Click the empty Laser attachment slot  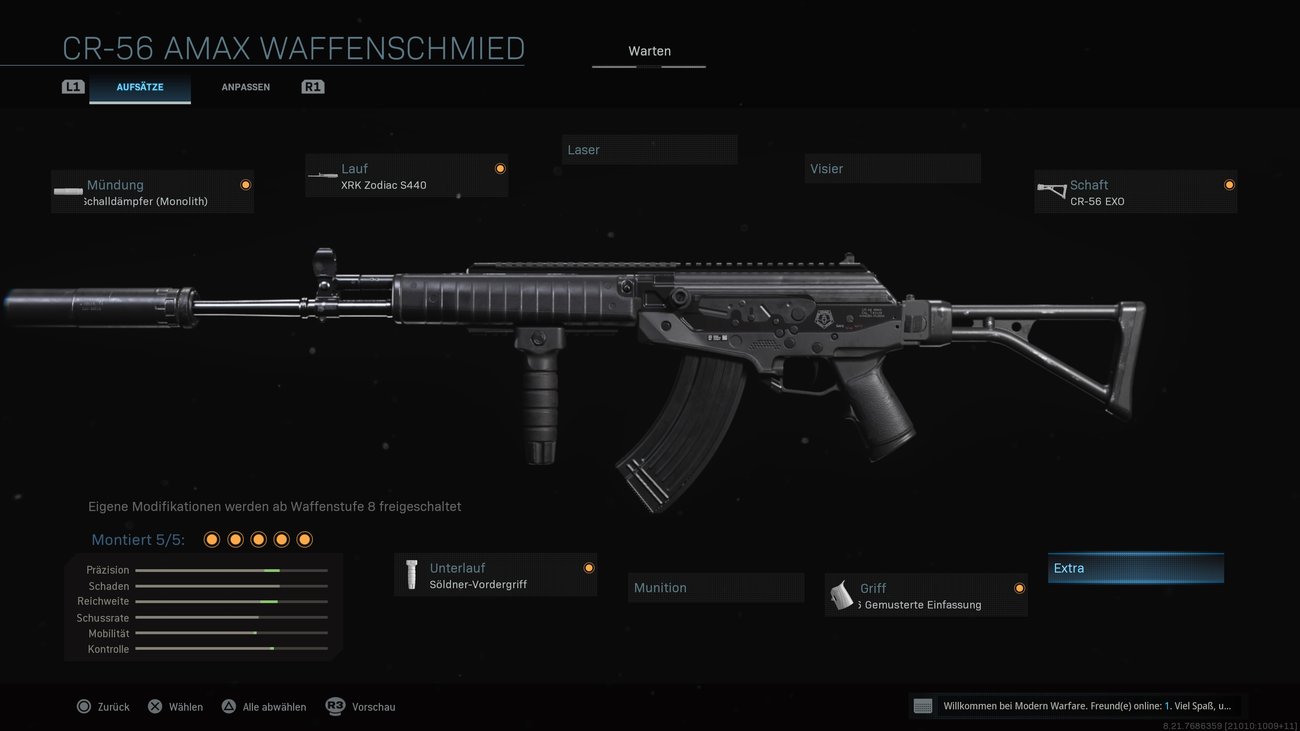pos(649,149)
